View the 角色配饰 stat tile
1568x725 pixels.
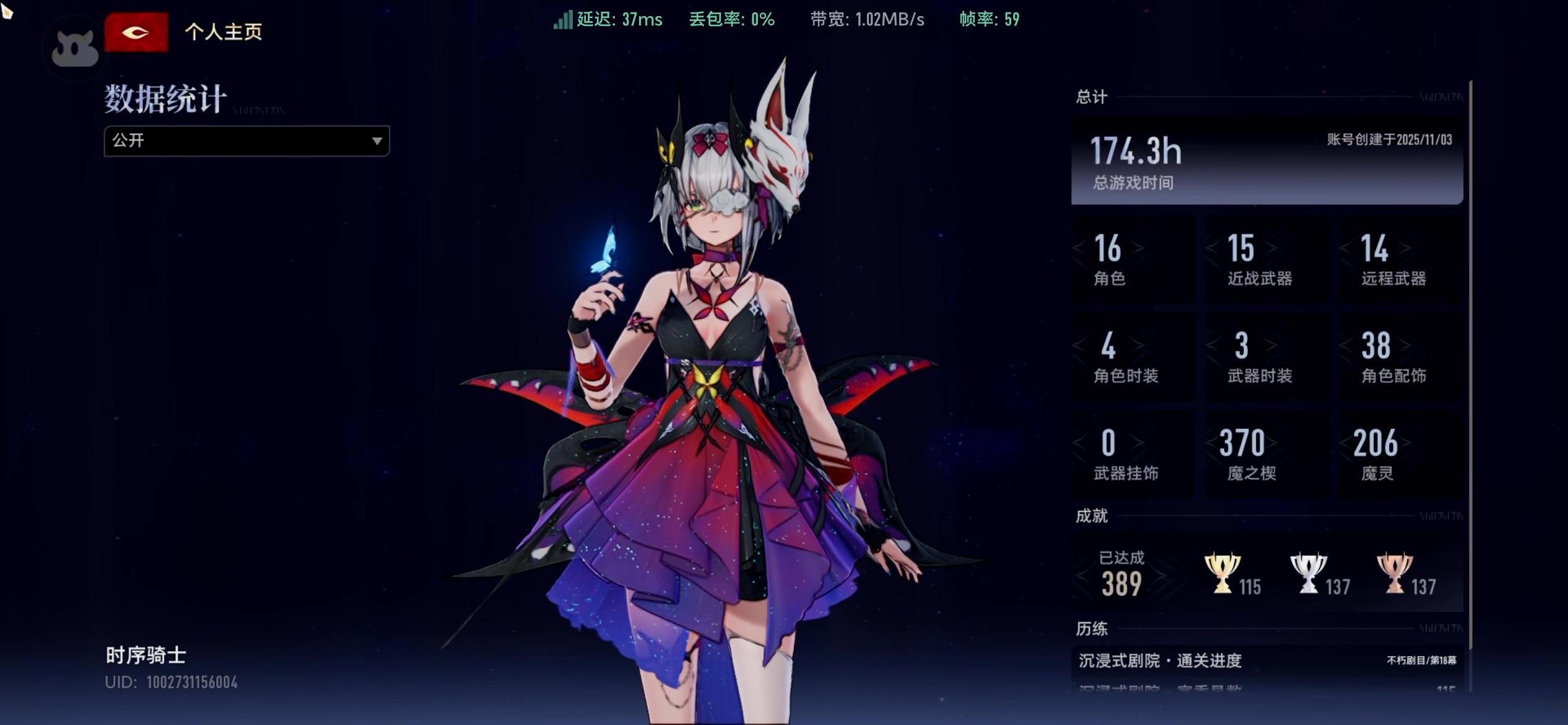pyautogui.click(x=1400, y=357)
